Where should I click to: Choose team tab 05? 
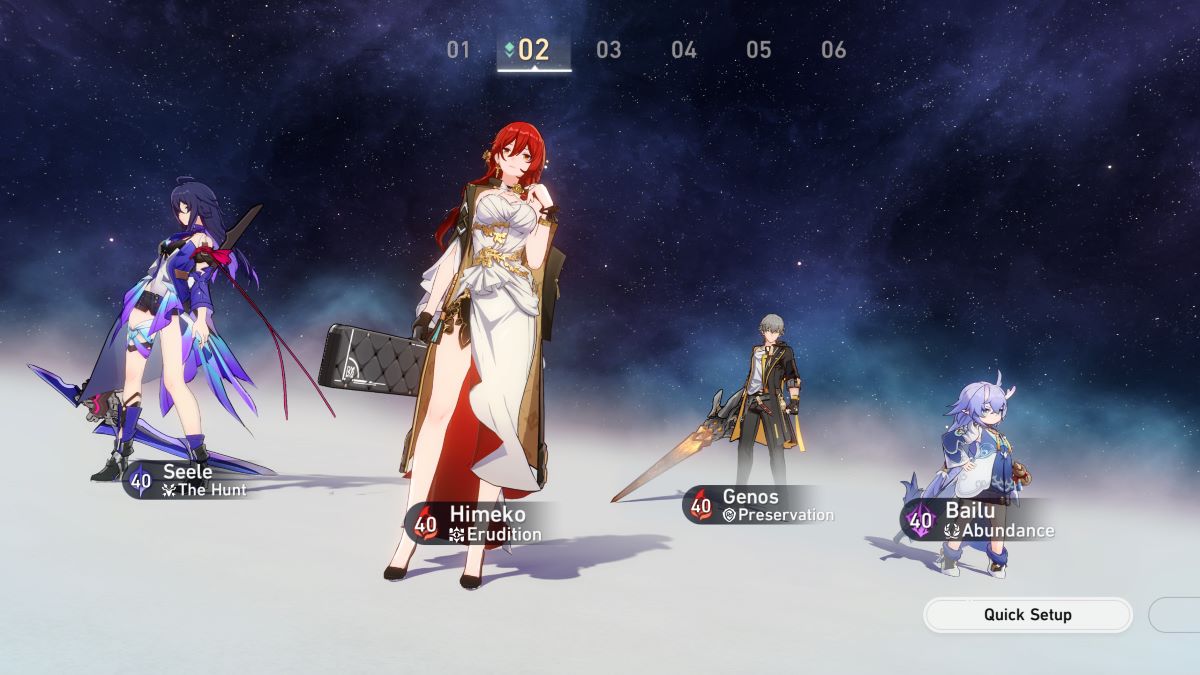tap(759, 50)
